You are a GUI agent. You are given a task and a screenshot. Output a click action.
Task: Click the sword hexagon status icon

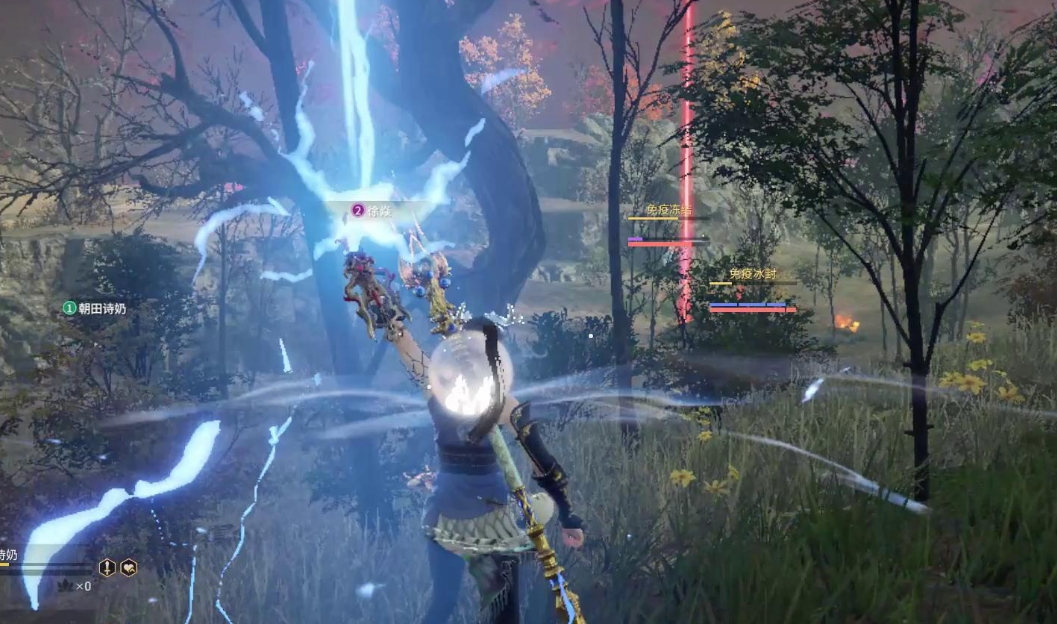coord(107,568)
